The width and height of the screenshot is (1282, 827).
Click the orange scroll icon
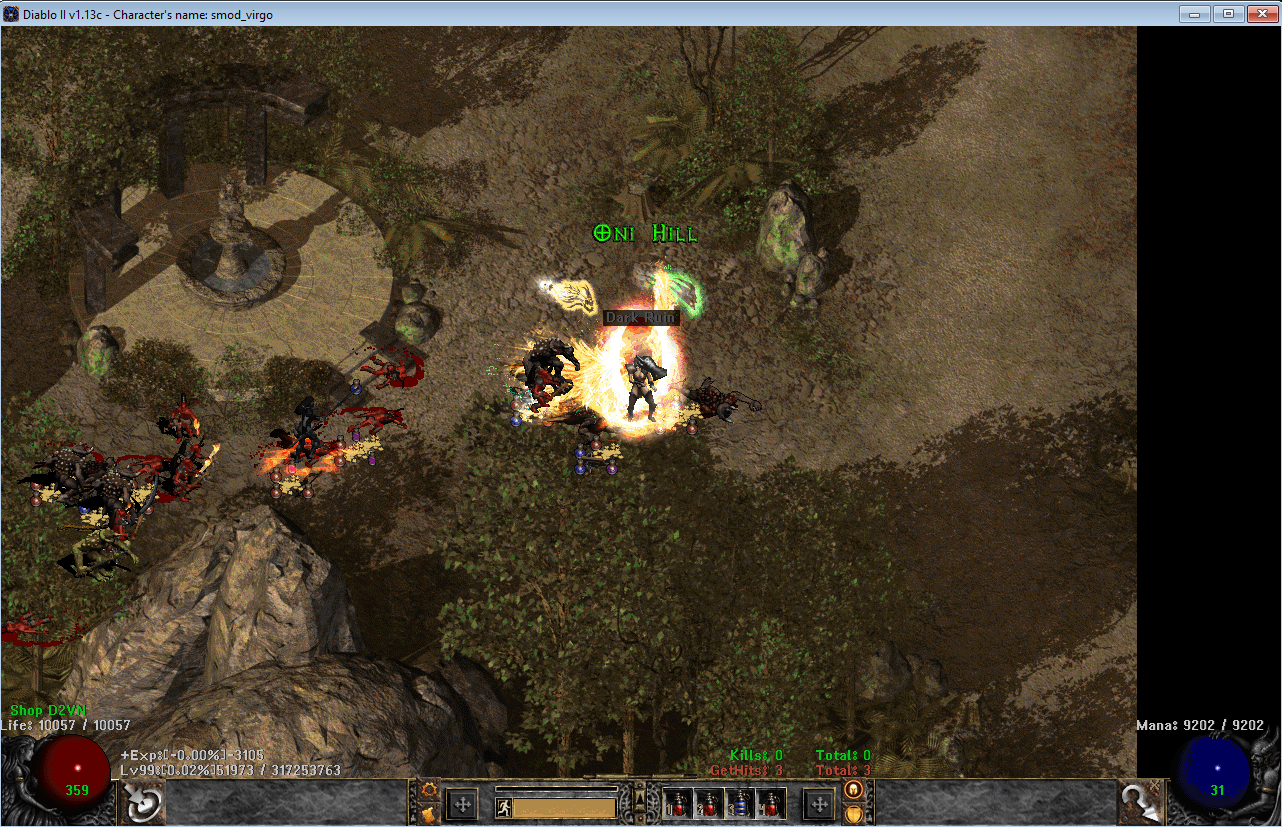(x=429, y=813)
